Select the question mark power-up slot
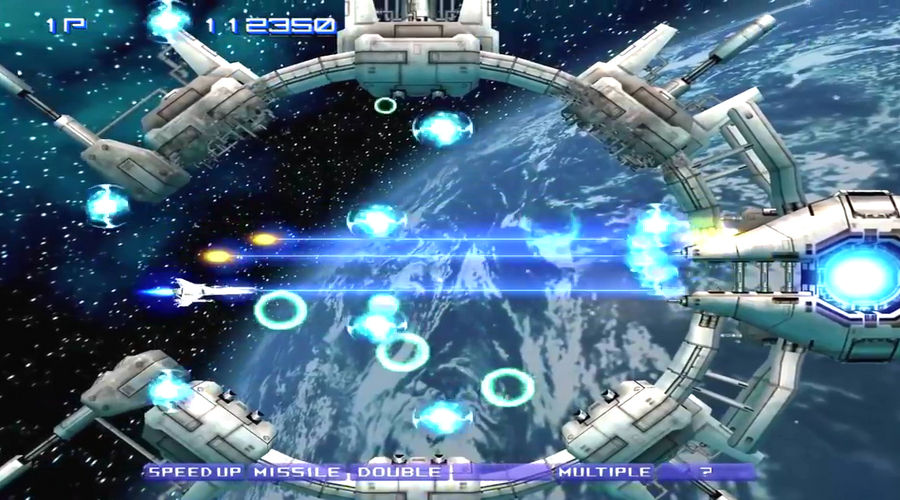Viewport: 900px width, 500px height. click(706, 471)
